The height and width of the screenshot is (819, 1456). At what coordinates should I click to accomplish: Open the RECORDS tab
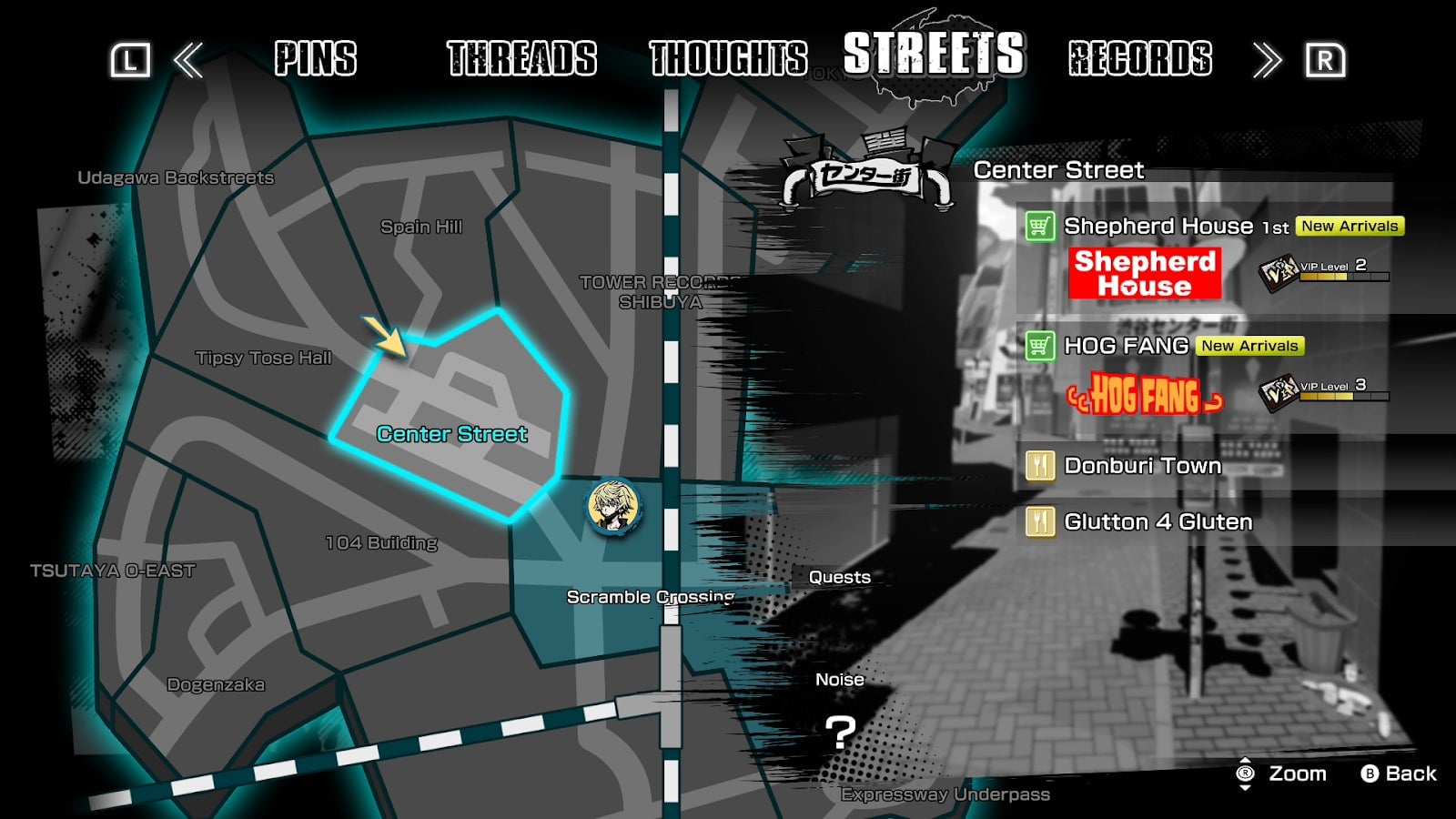point(1138,59)
